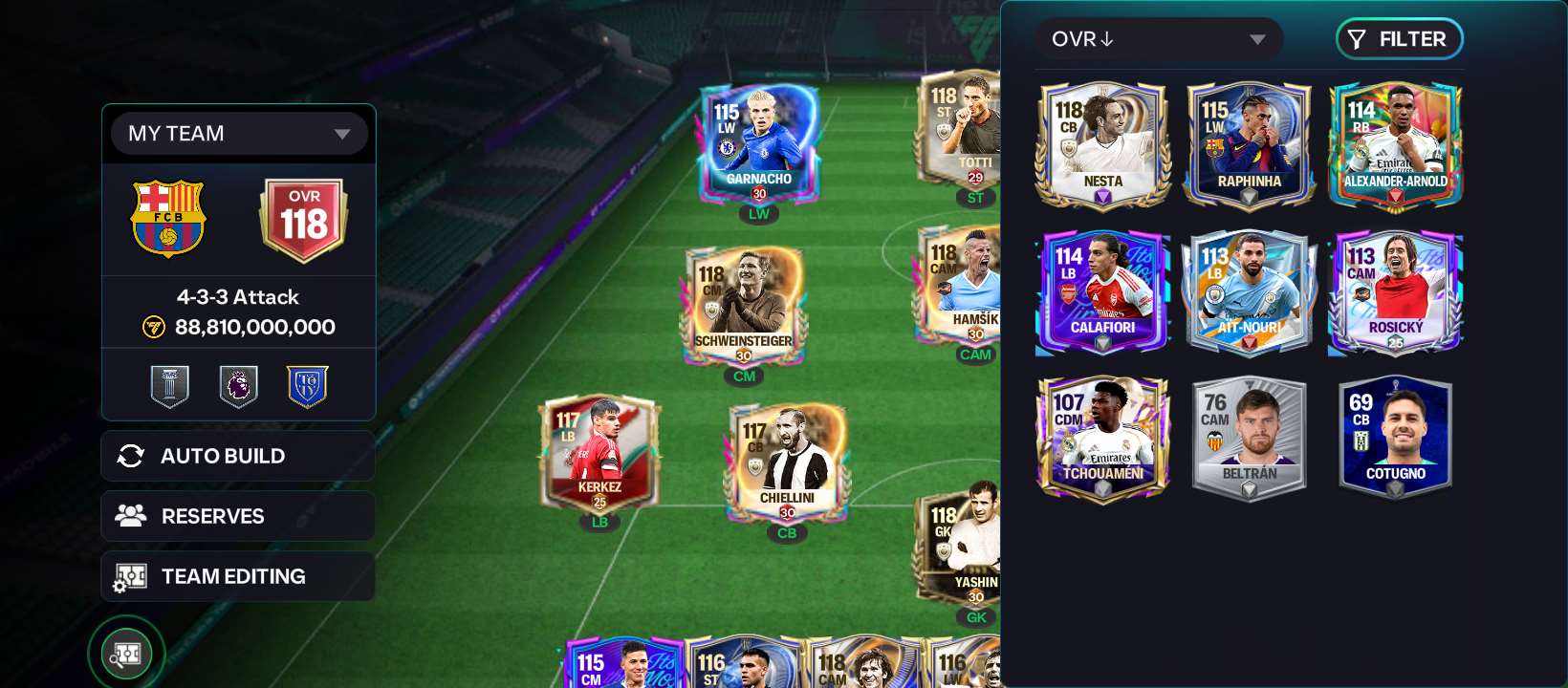The height and width of the screenshot is (688, 1568).
Task: Click the funnel icon on the FILTER button
Action: click(x=1355, y=39)
